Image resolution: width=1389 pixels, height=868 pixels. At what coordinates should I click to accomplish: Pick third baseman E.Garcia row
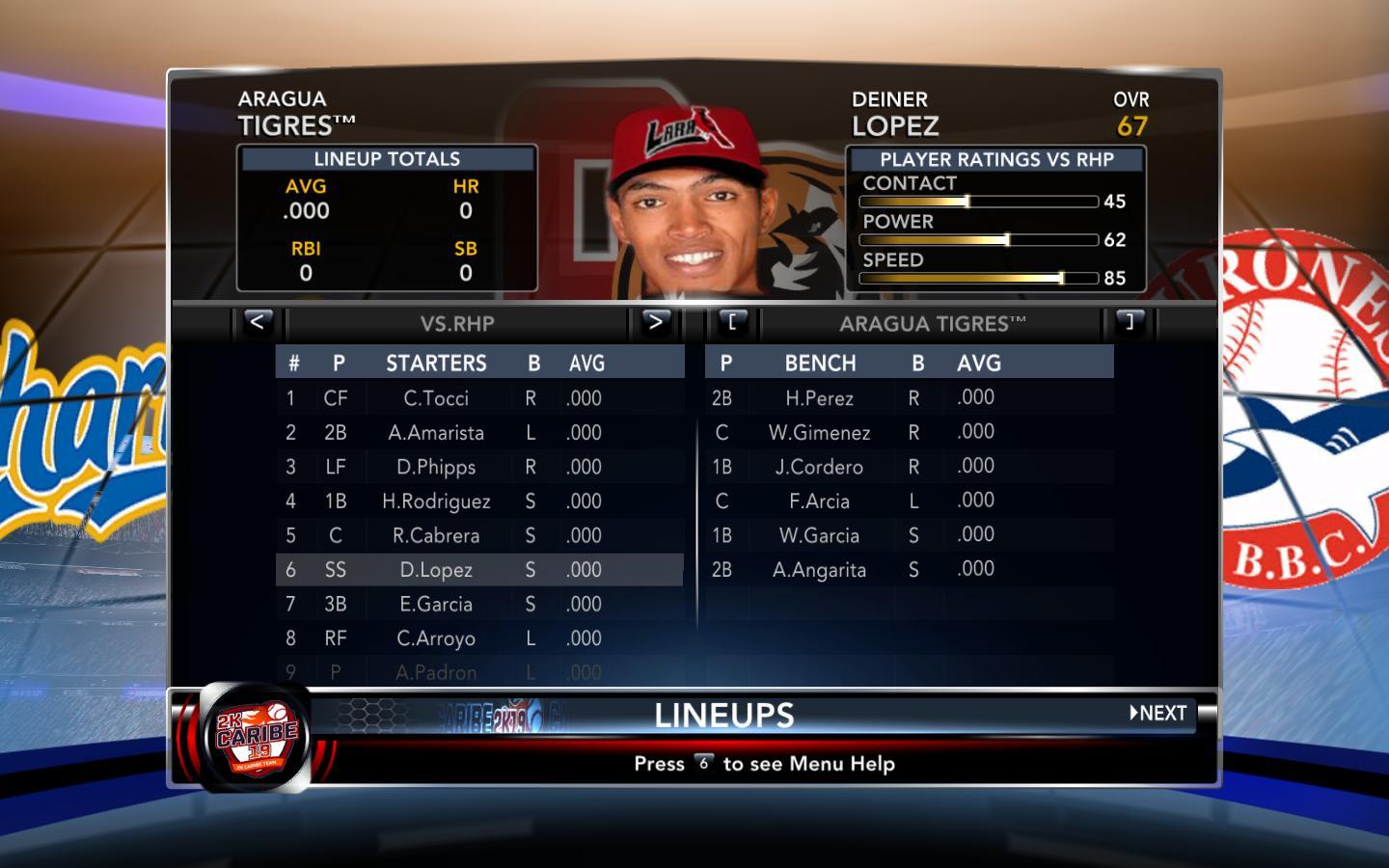(x=436, y=605)
